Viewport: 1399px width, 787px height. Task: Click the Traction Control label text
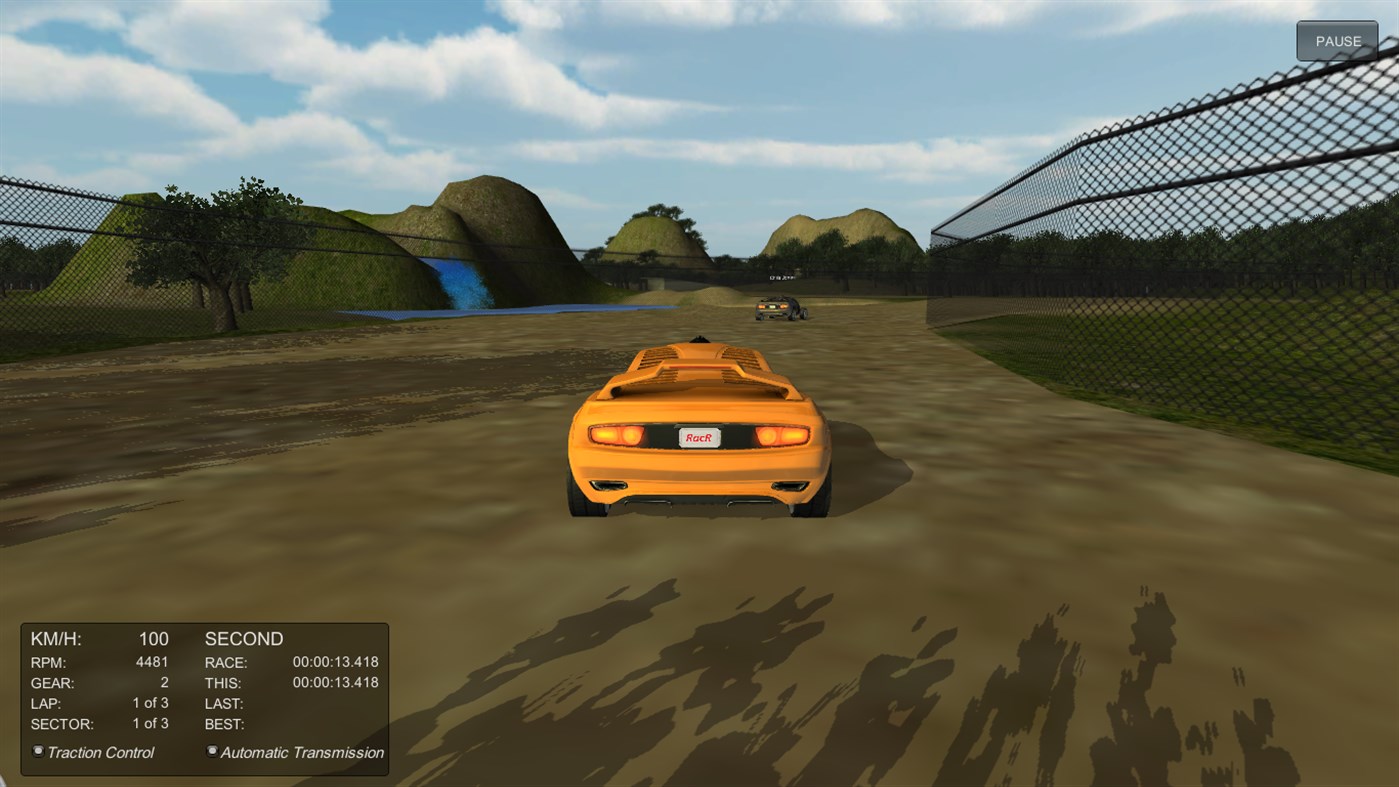[x=100, y=752]
